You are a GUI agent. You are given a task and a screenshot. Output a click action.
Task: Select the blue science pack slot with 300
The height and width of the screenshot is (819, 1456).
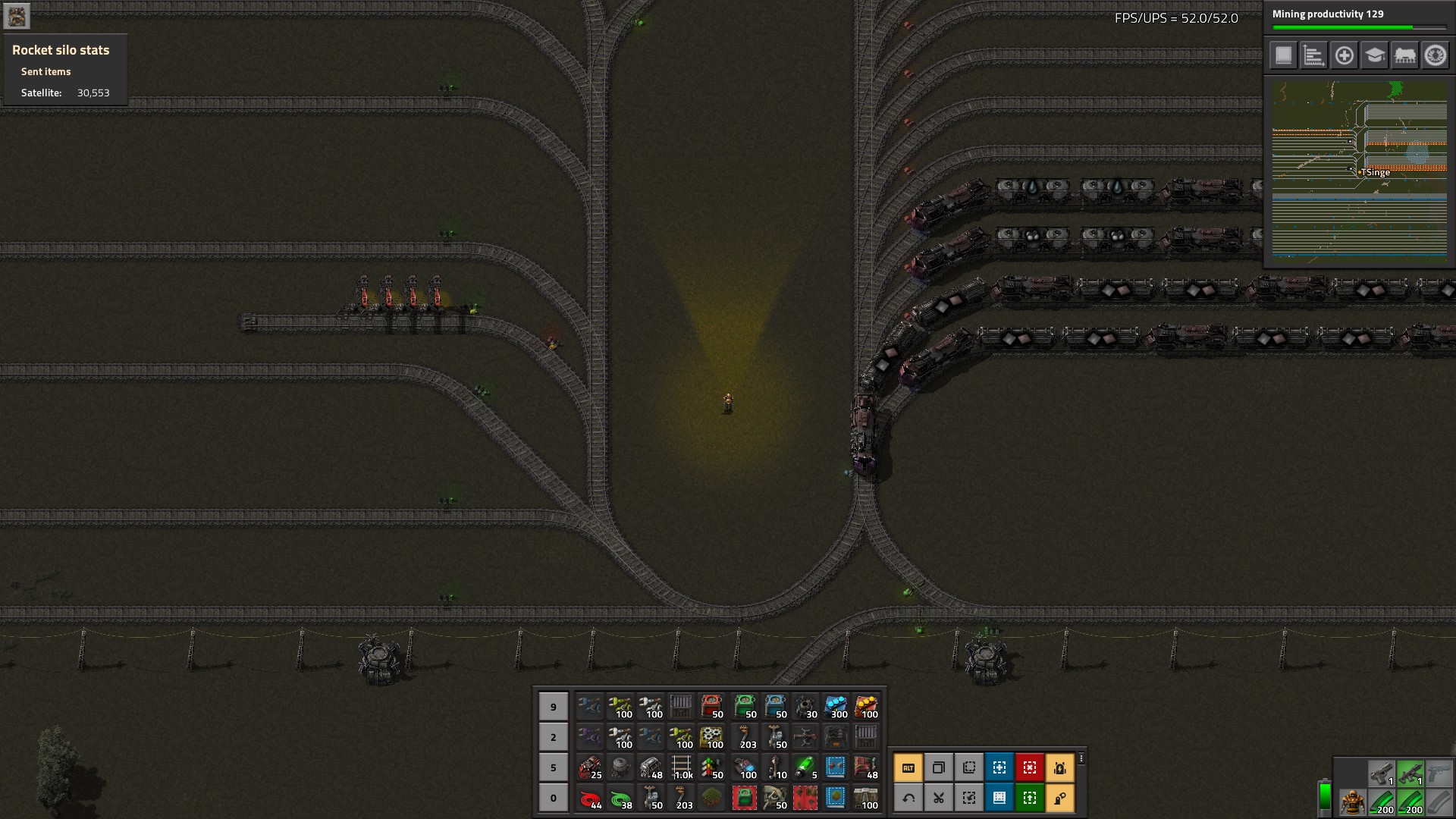coord(836,707)
